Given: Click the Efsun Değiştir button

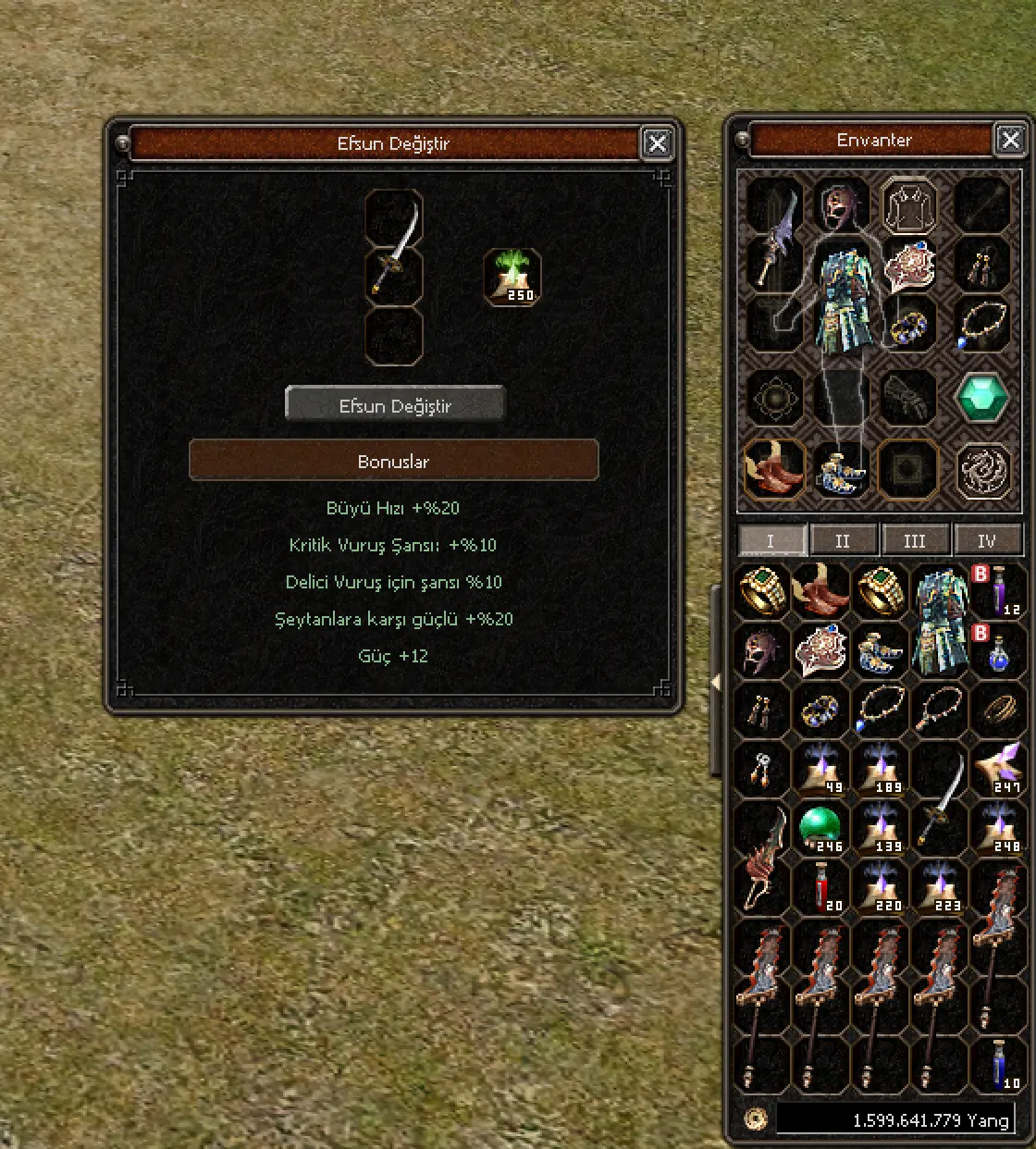Looking at the screenshot, I should point(395,405).
